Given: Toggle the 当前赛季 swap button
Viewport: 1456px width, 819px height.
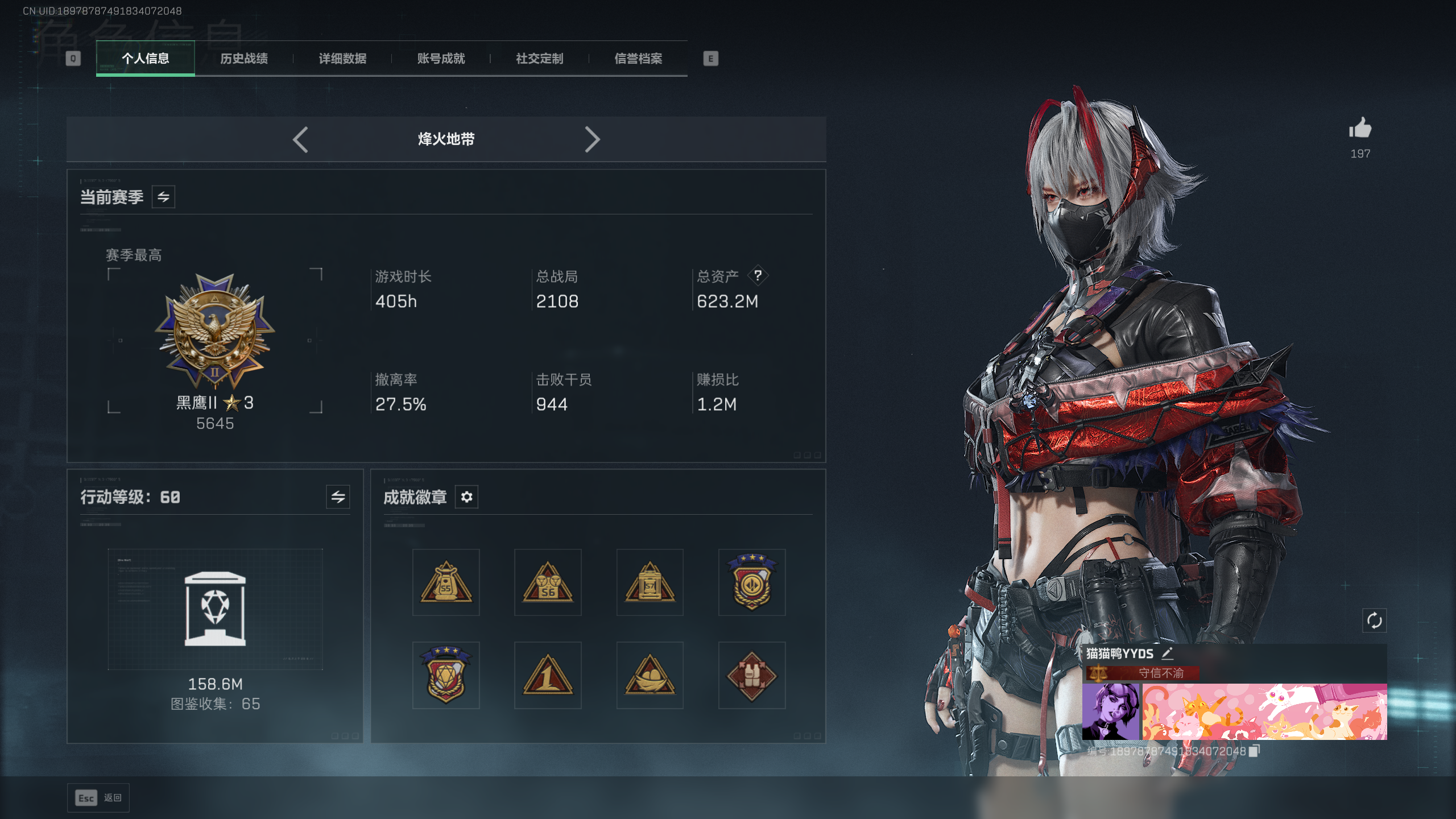Looking at the screenshot, I should point(163,197).
